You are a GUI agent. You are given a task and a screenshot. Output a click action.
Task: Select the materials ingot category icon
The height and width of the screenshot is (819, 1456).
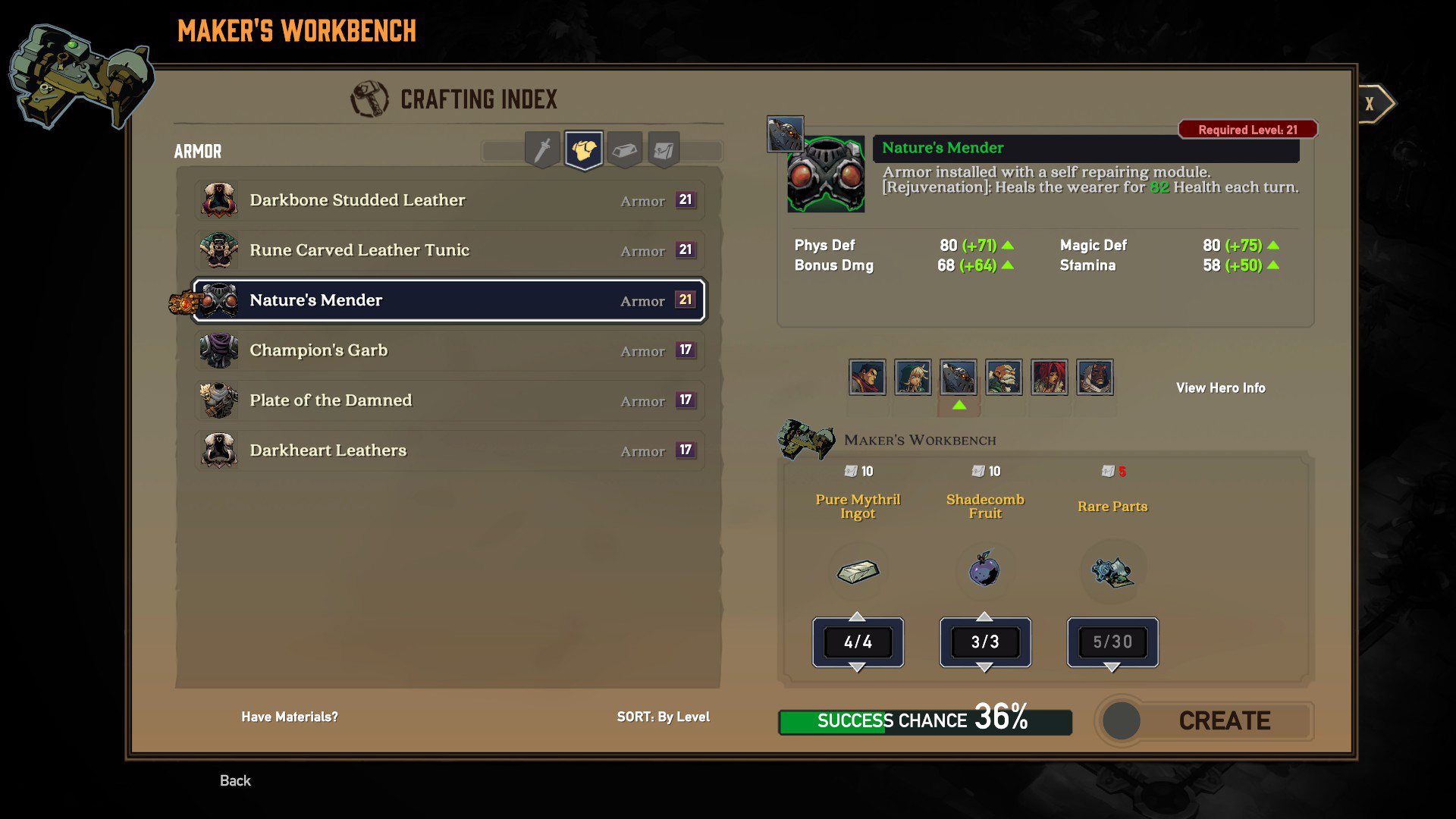623,149
